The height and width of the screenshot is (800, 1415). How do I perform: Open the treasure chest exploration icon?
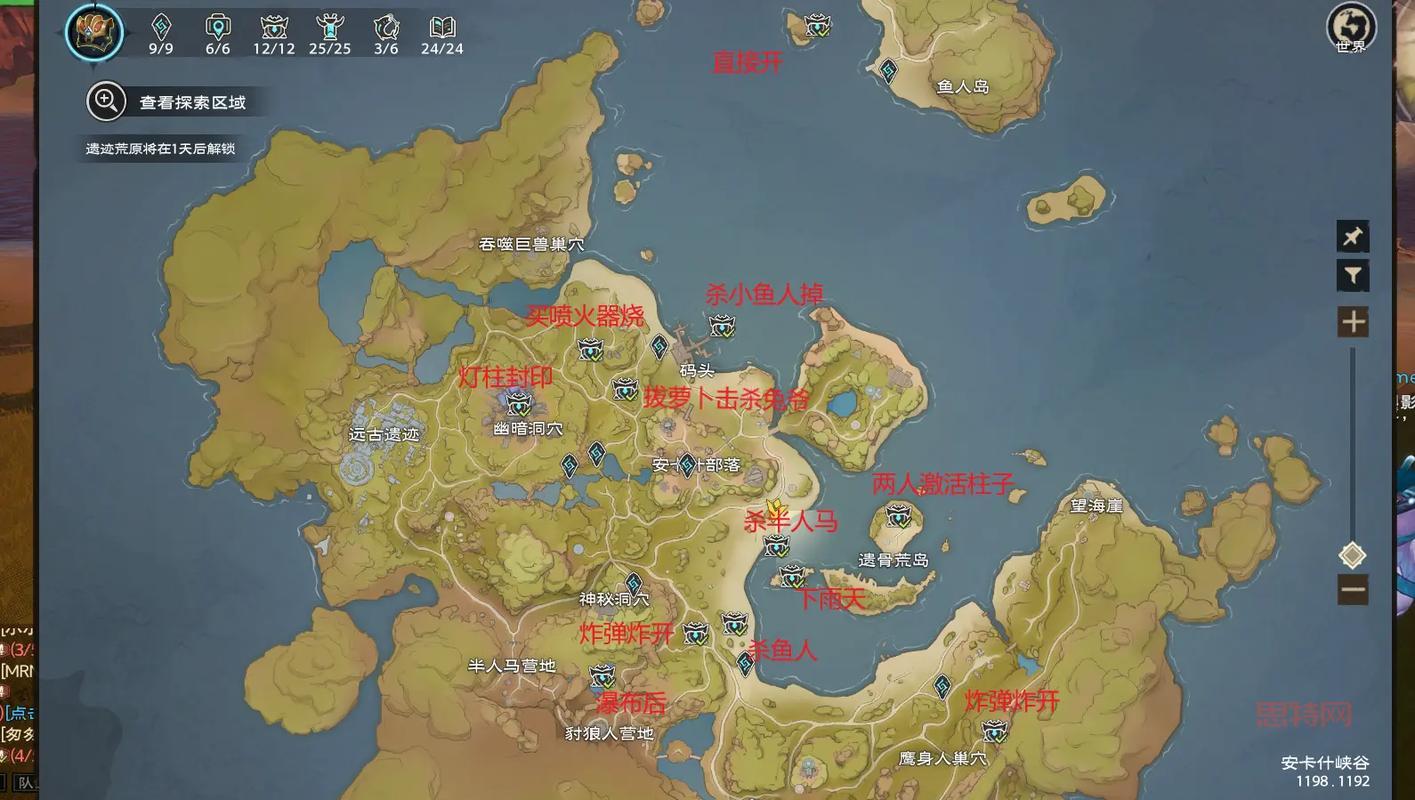click(x=94, y=31)
